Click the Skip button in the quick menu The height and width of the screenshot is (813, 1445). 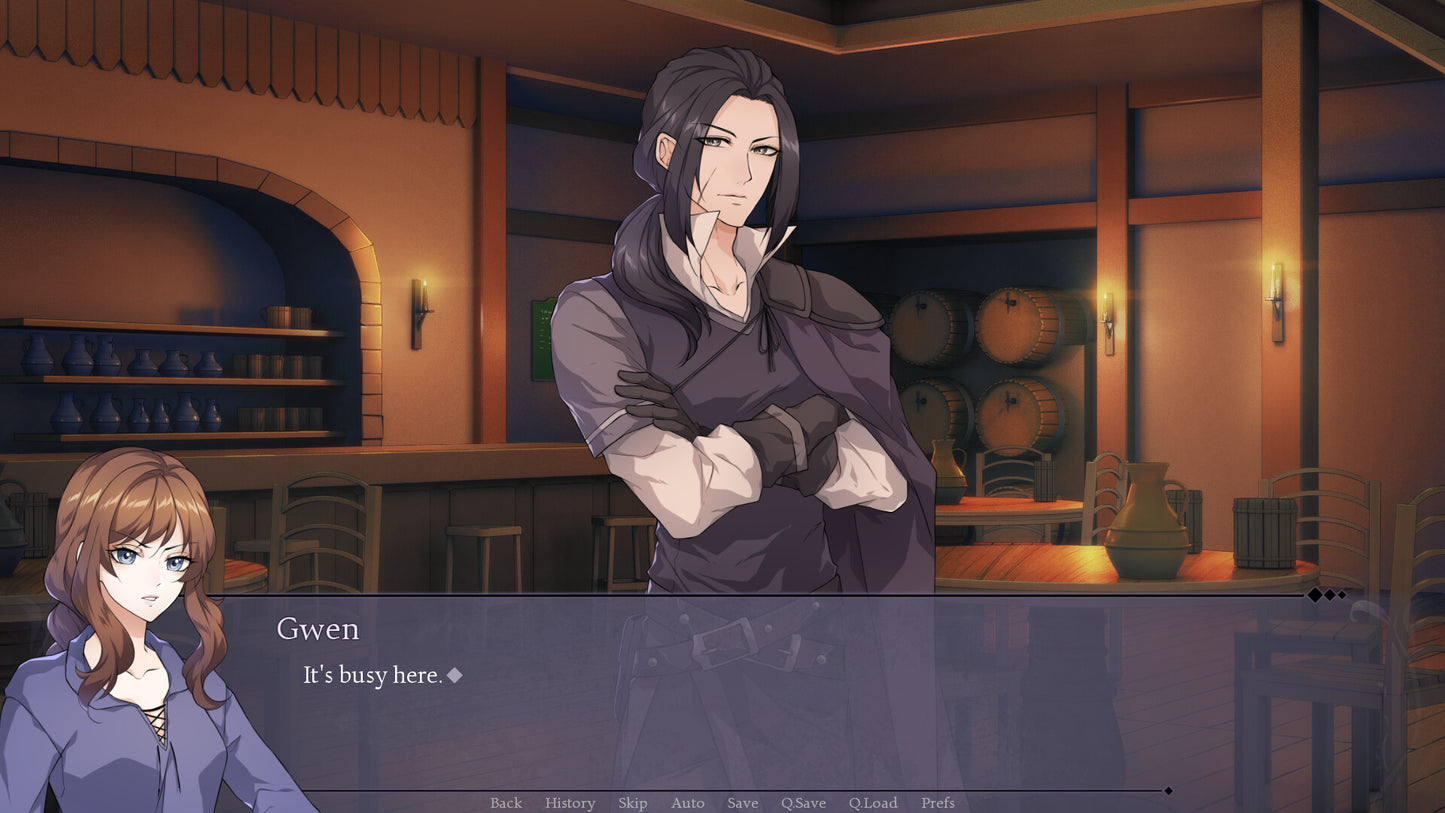point(633,802)
